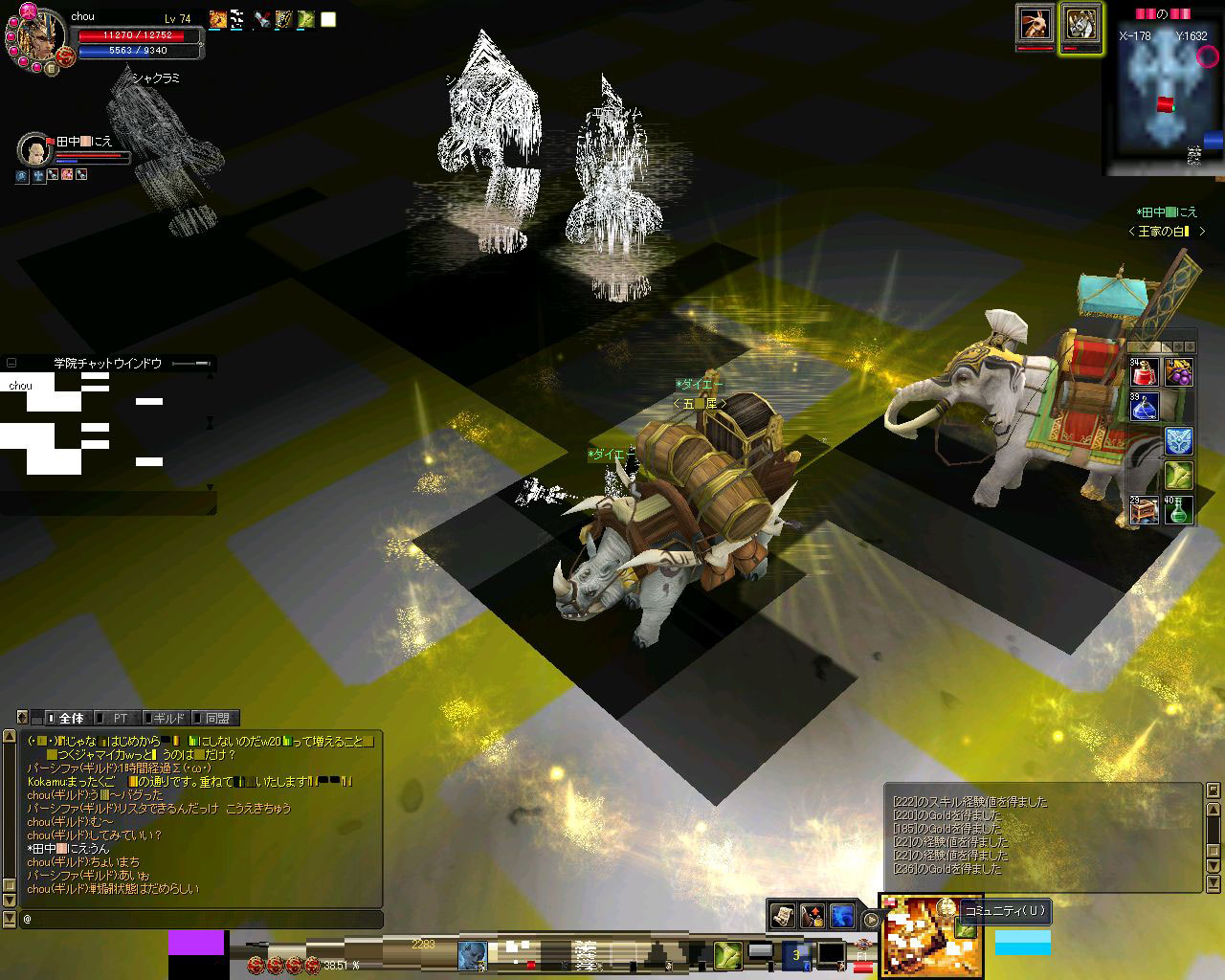Use the green flask potion slot
Image resolution: width=1225 pixels, height=980 pixels.
click(x=1178, y=510)
